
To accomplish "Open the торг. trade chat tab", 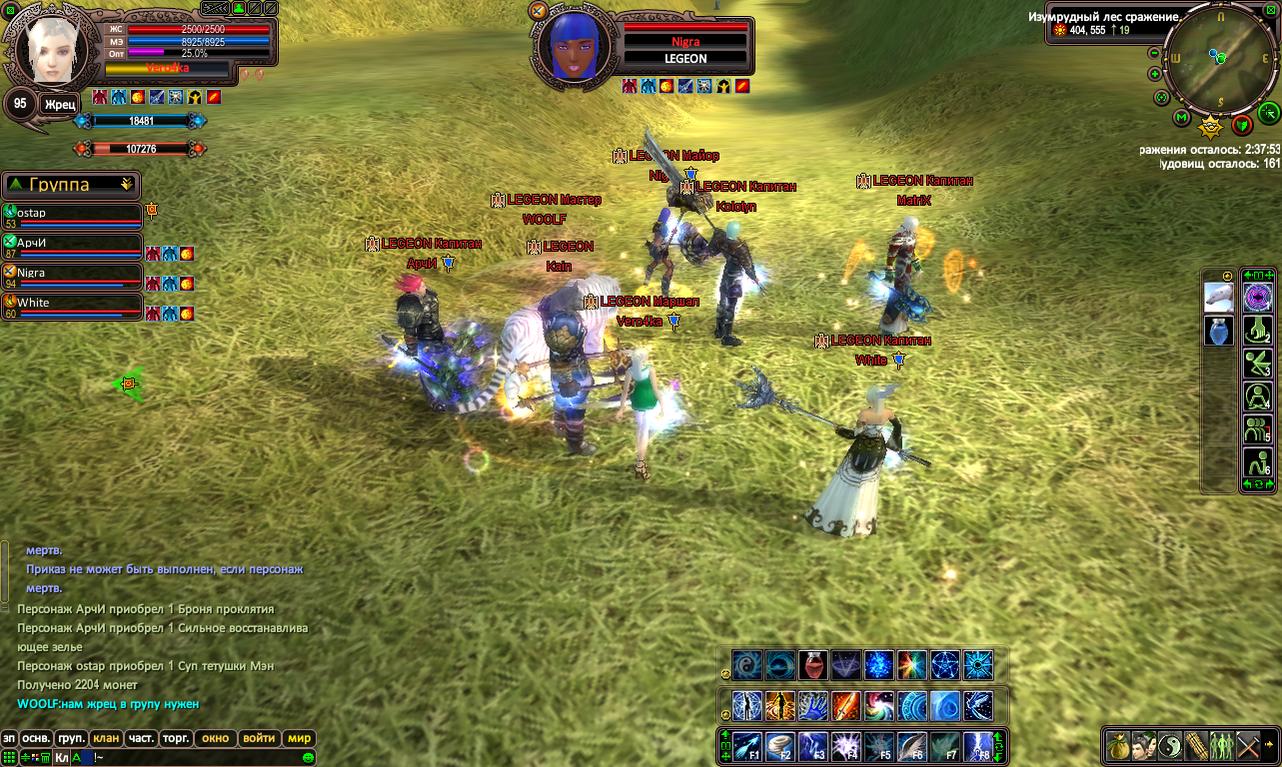I will pyautogui.click(x=176, y=738).
